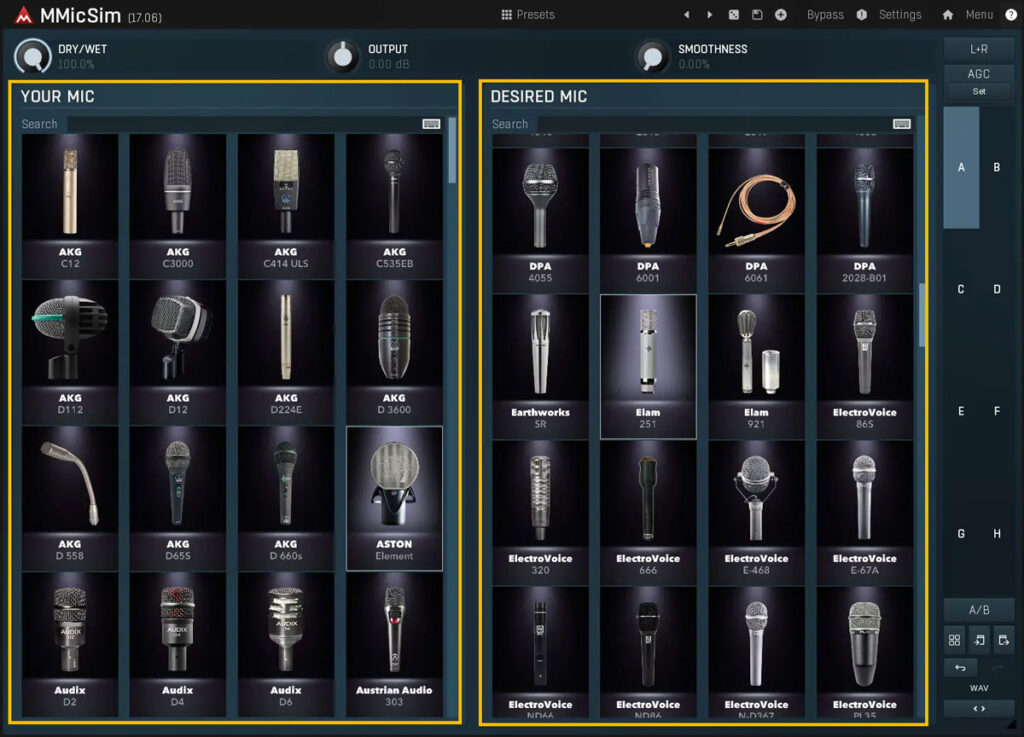Image resolution: width=1024 pixels, height=737 pixels.
Task: Select the Earthworks SR microphone
Action: tap(540, 365)
